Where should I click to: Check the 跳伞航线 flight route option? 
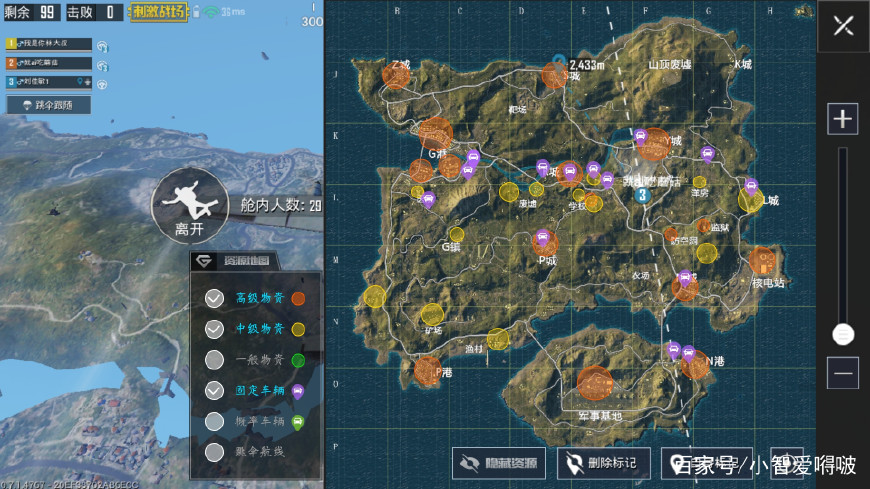[214, 452]
